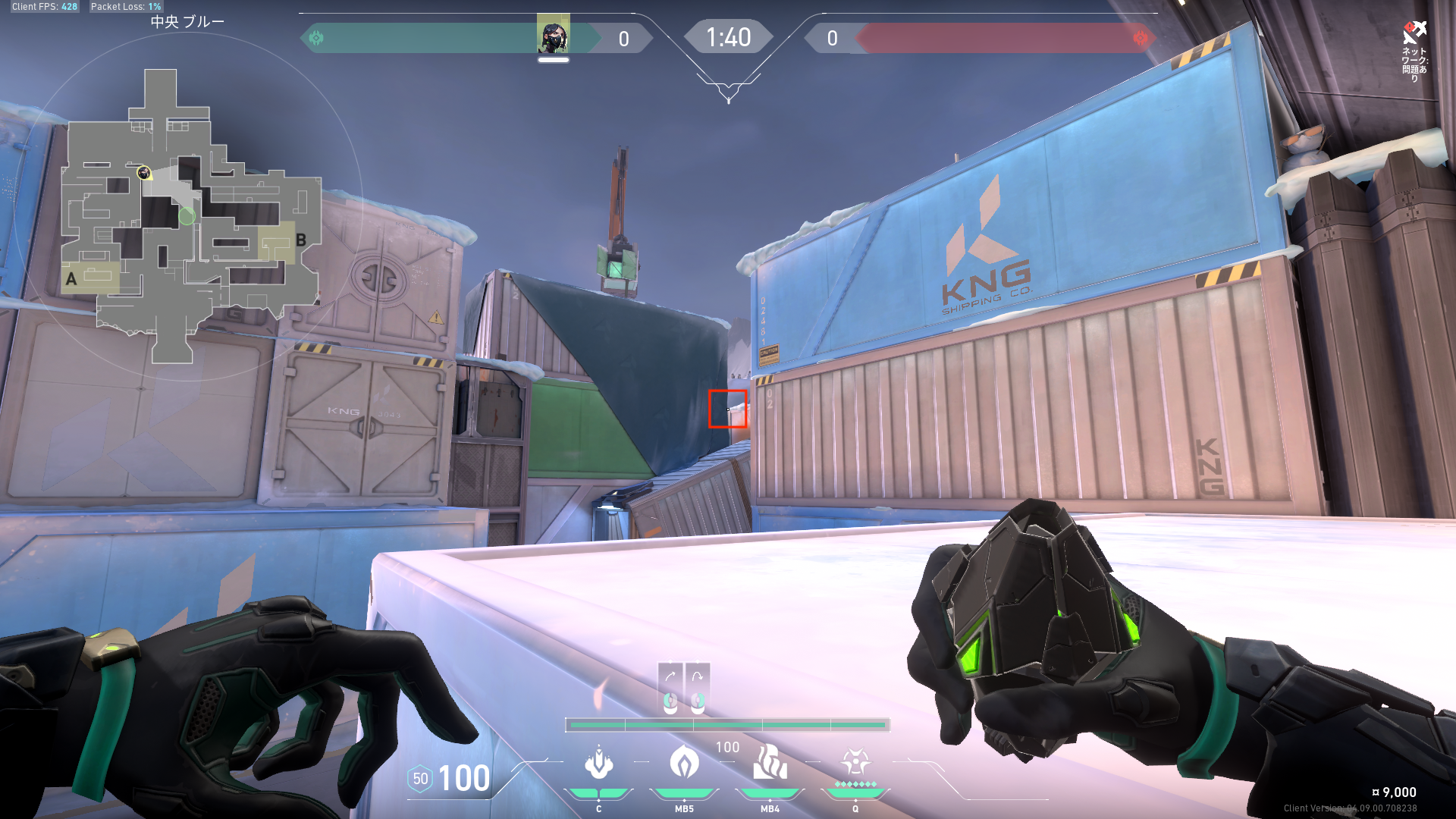
Task: Click the red team emblem in the score bar
Action: (x=1140, y=38)
